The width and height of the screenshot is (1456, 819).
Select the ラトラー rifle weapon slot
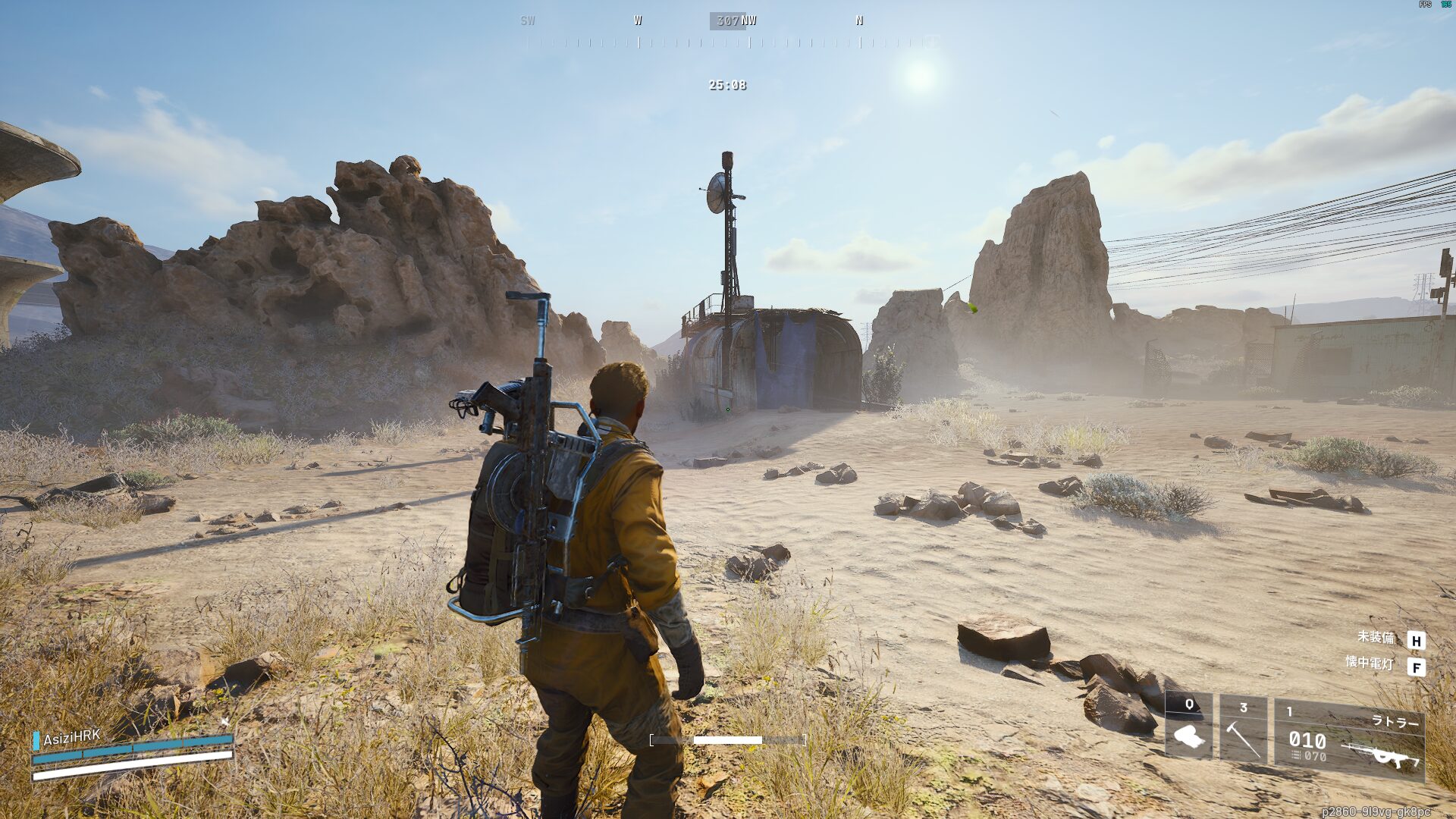[x=1349, y=738]
